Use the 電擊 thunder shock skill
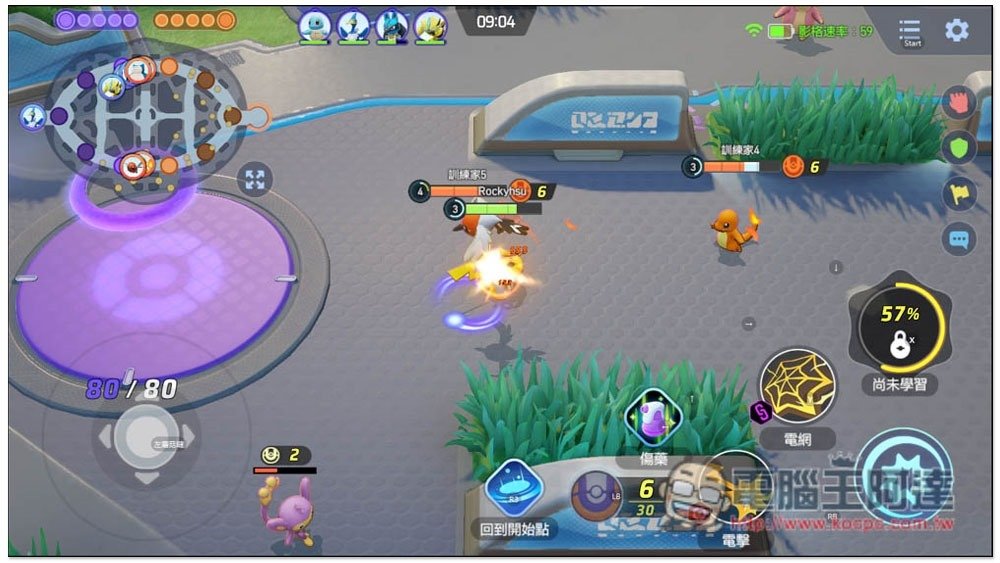 click(737, 492)
